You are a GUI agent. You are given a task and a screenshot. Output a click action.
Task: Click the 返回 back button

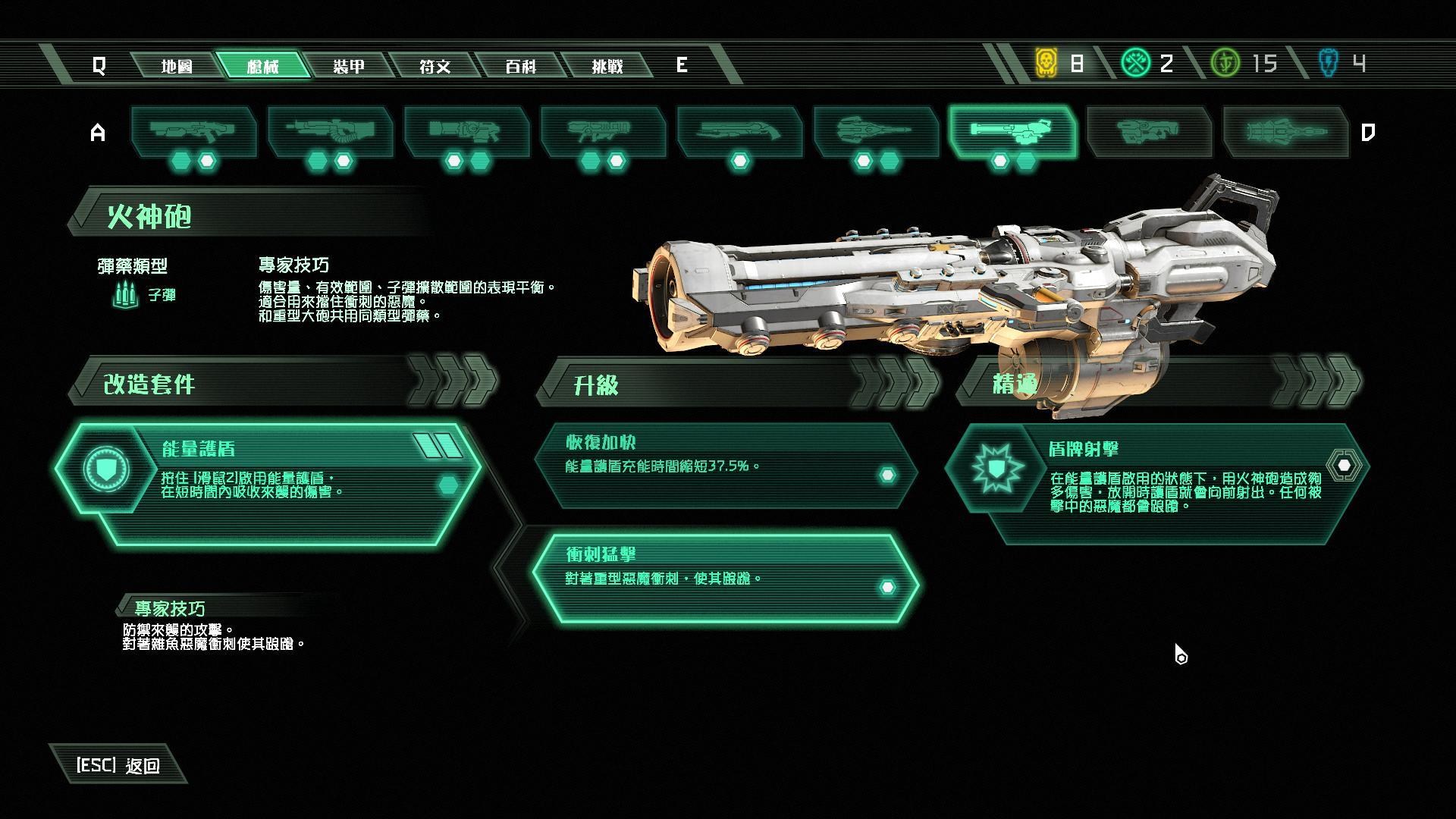[118, 765]
